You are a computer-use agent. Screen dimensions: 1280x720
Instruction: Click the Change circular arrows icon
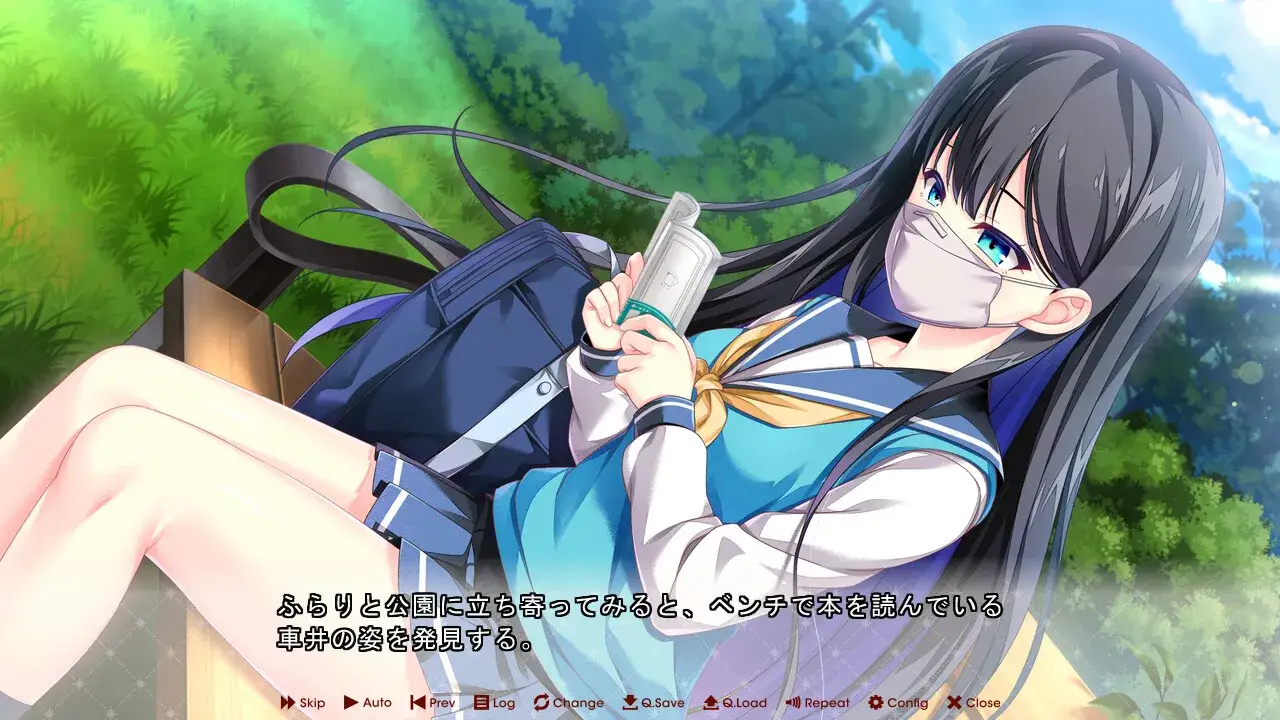click(543, 703)
